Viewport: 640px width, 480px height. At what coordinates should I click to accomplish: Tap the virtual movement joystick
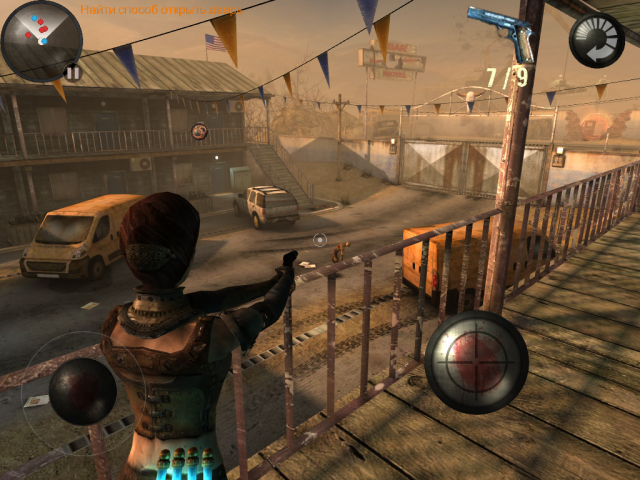point(82,391)
